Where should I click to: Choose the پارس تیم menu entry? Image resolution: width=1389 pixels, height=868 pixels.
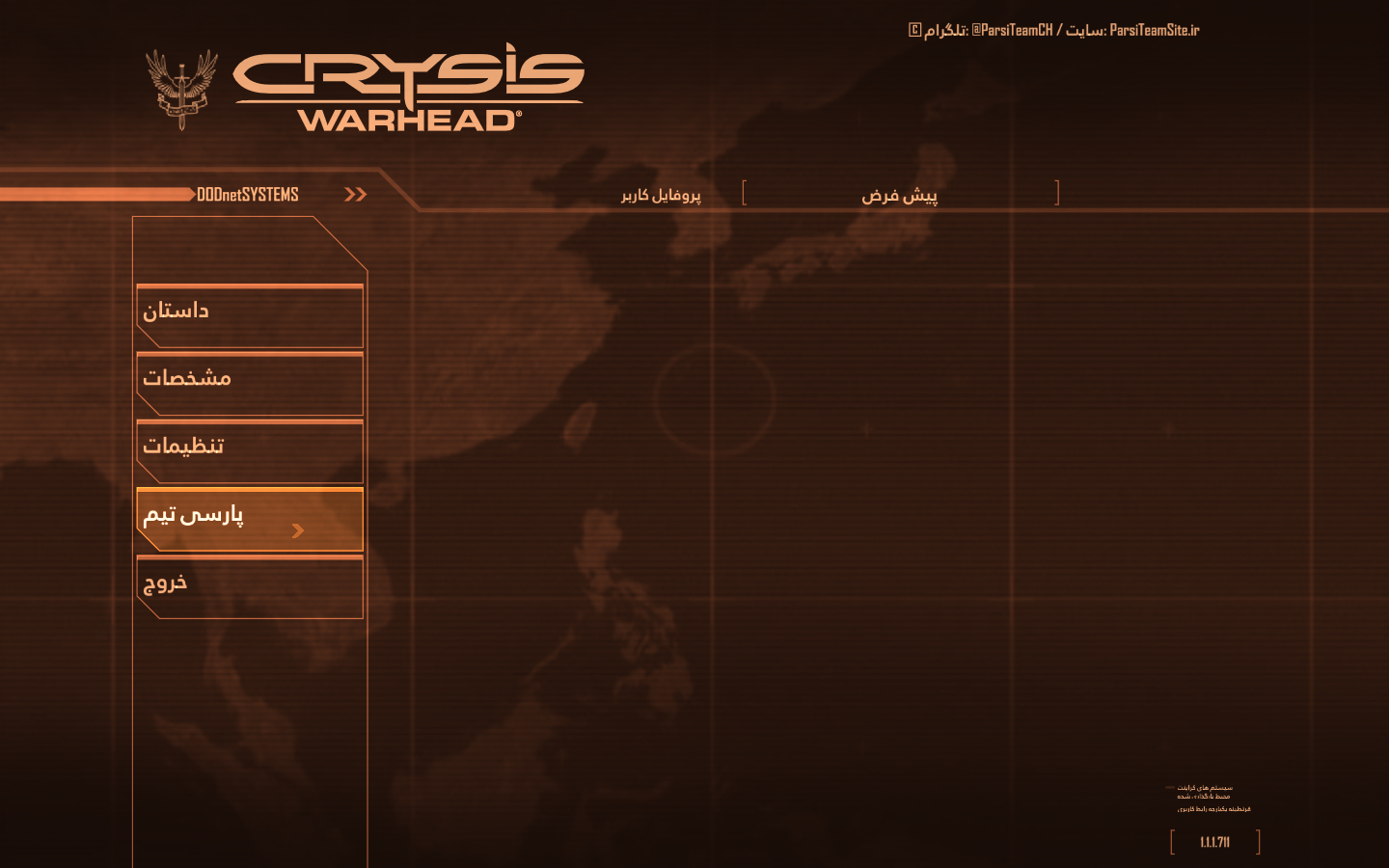pos(249,518)
